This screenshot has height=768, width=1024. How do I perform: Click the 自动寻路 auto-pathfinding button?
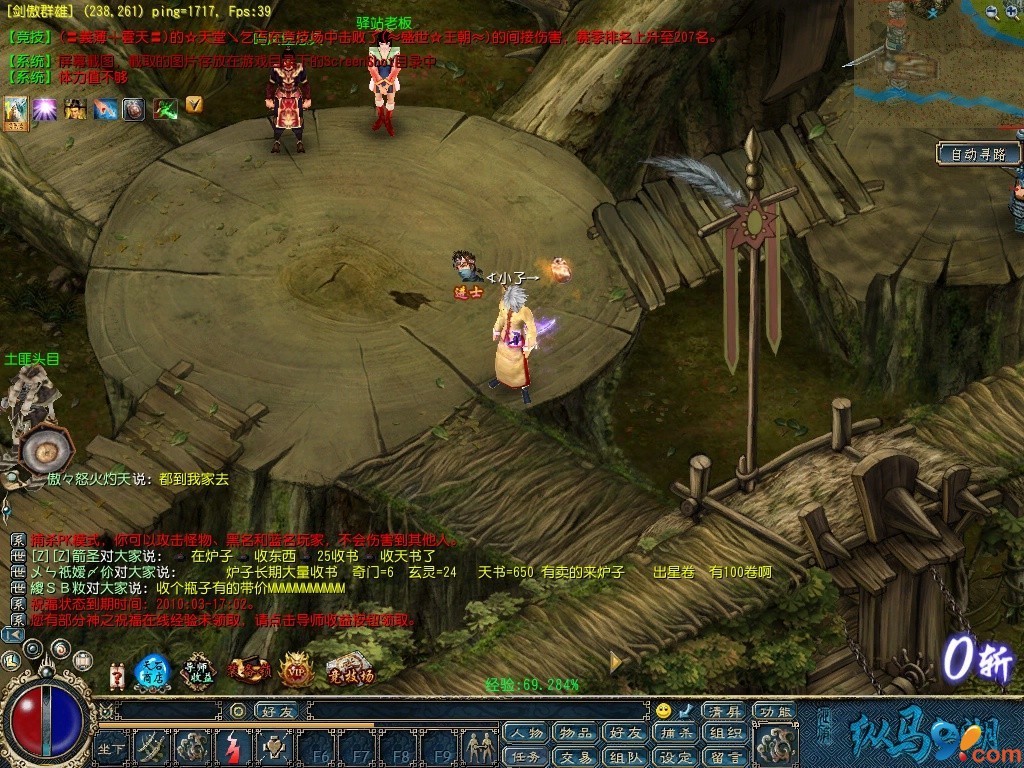click(x=978, y=155)
